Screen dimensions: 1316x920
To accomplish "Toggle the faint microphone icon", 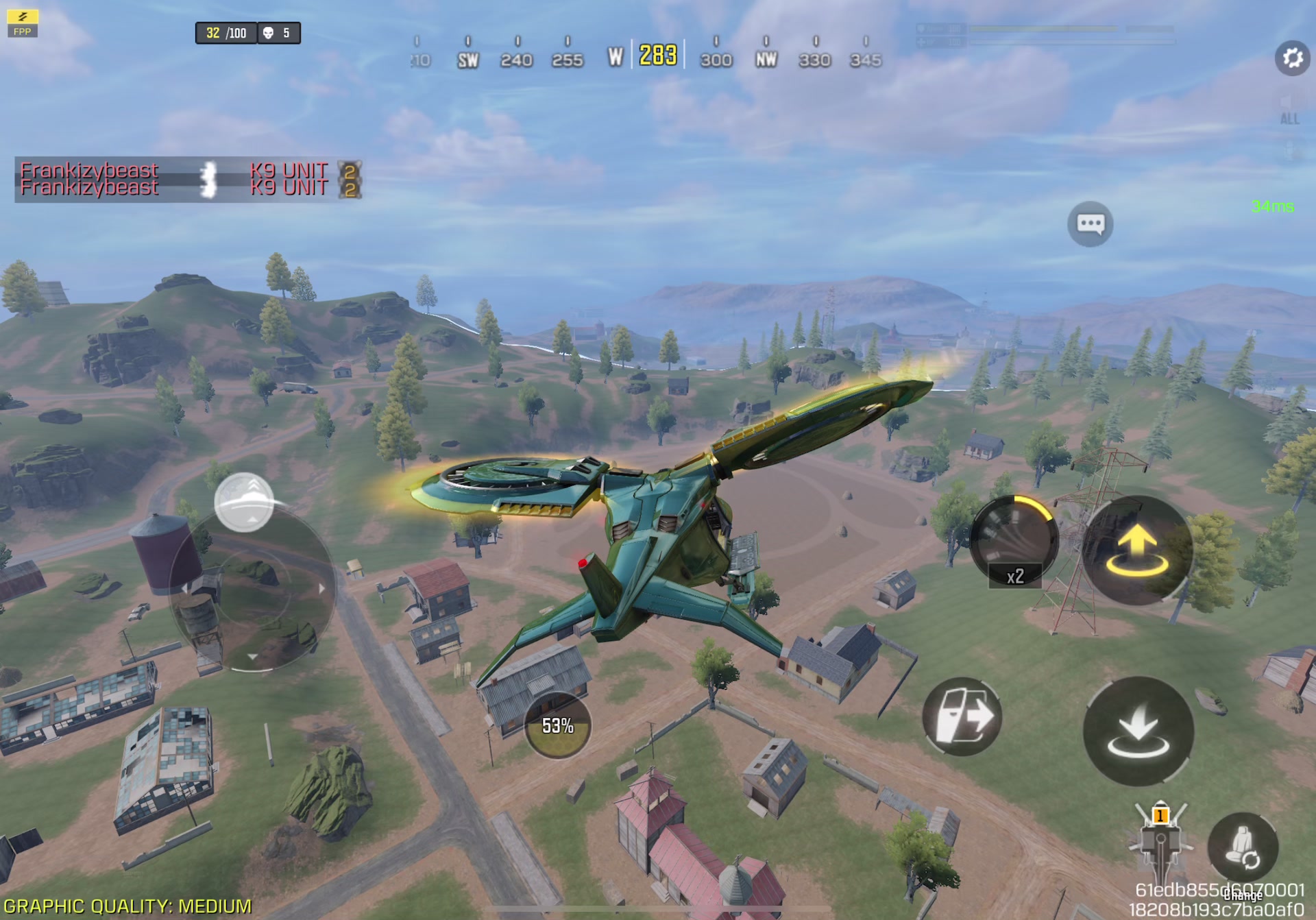I will click(x=1289, y=150).
